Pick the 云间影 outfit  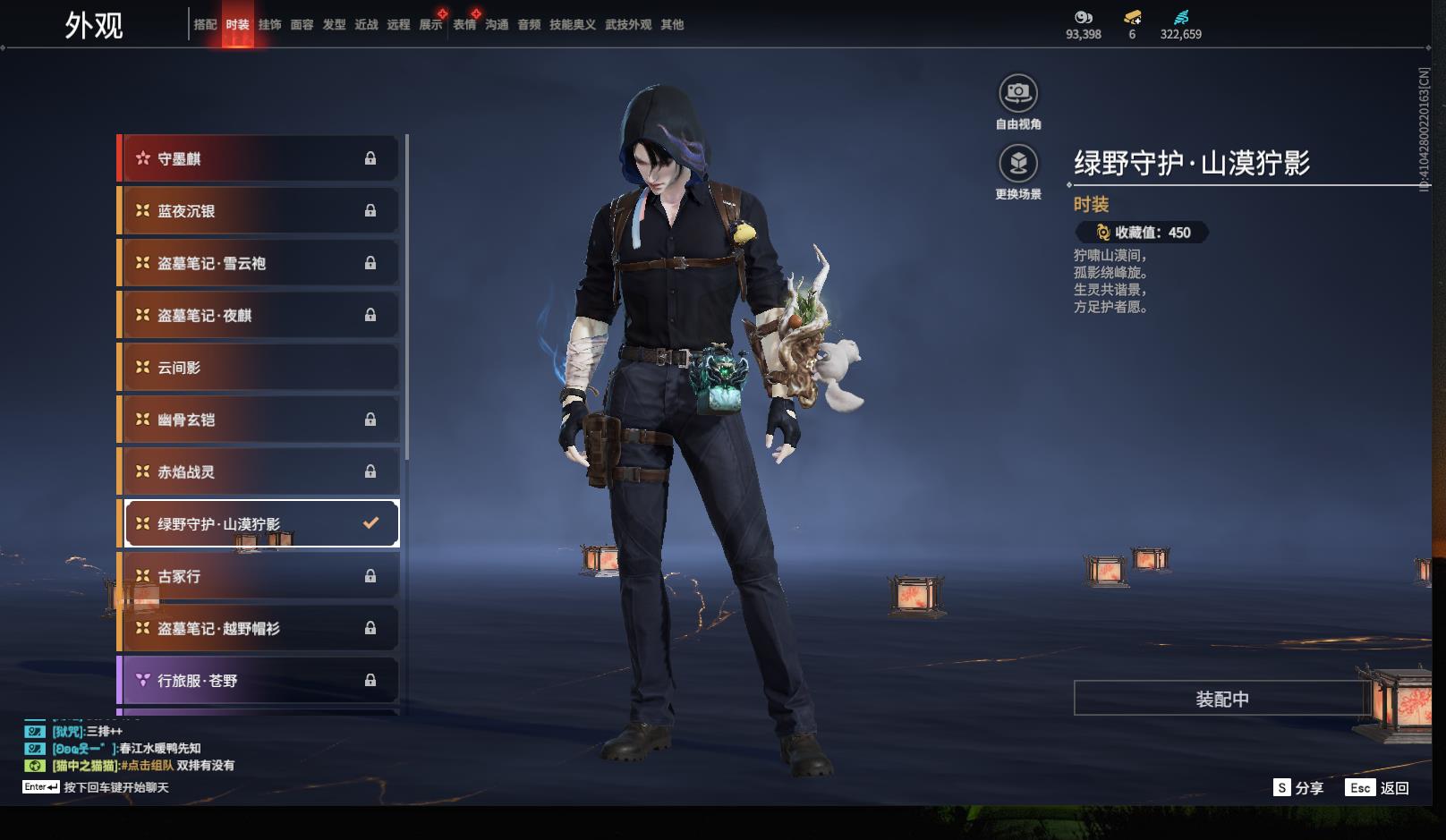[x=259, y=368]
